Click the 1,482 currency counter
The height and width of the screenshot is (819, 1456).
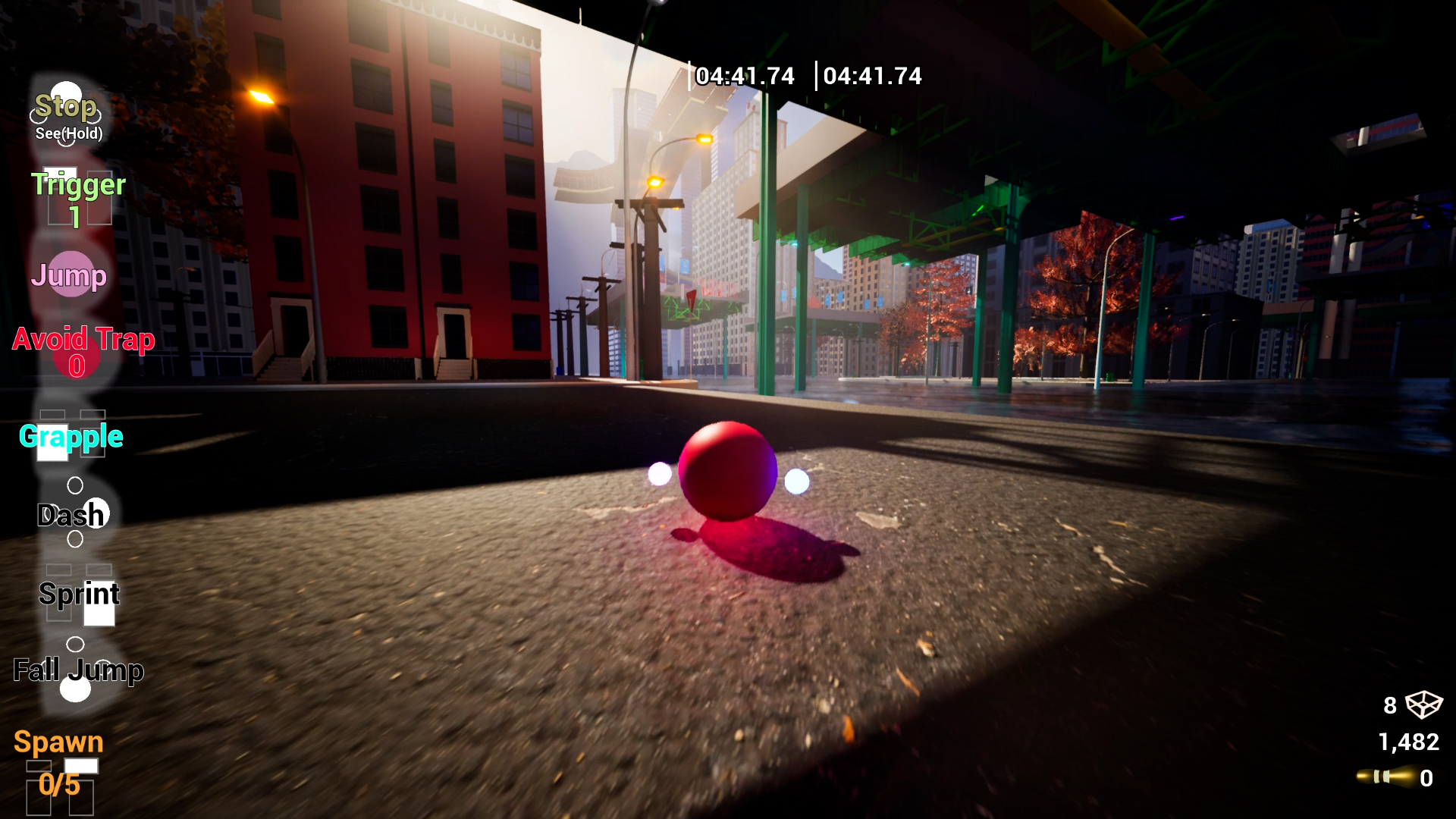click(1409, 742)
